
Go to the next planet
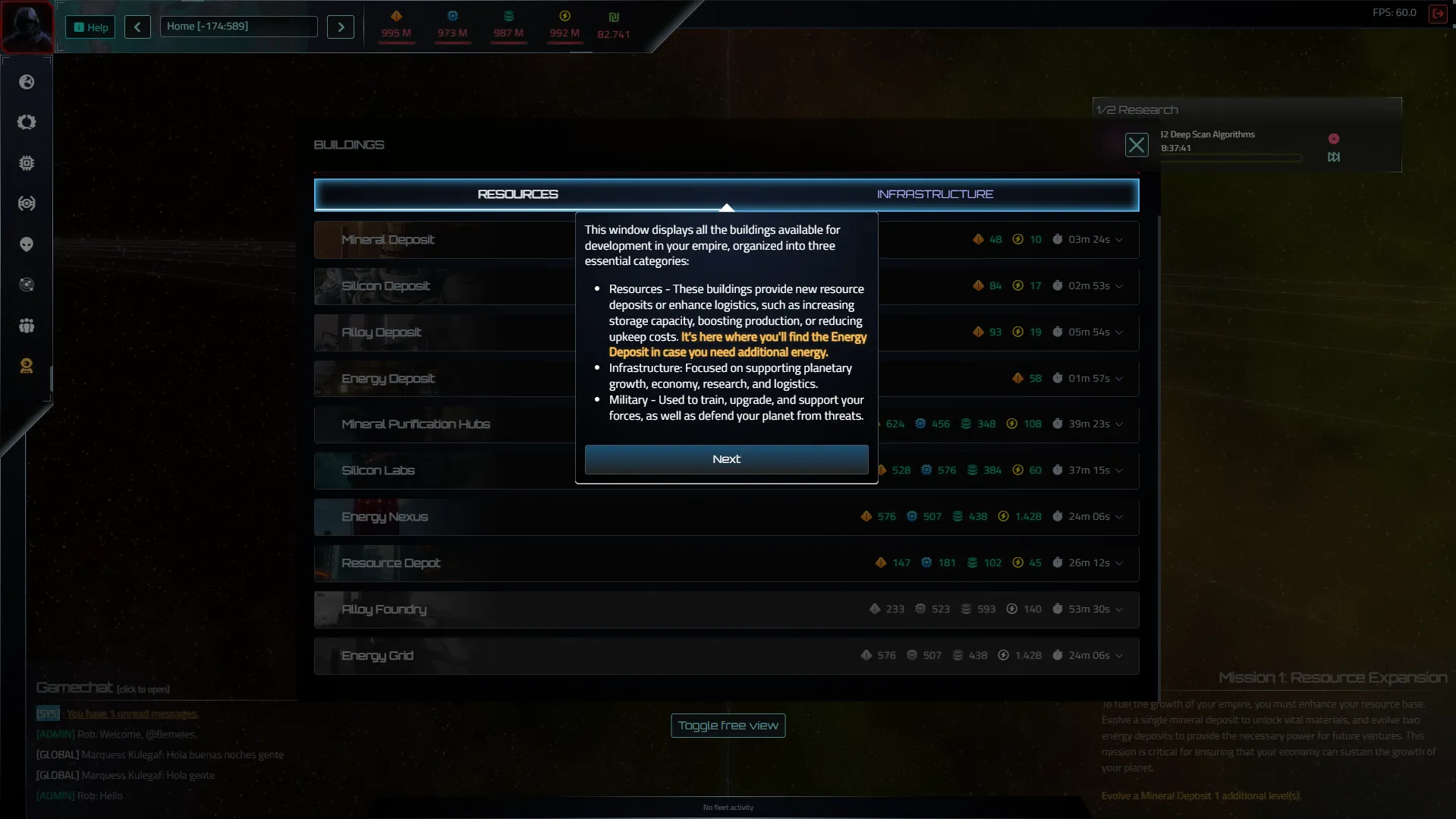coord(341,27)
